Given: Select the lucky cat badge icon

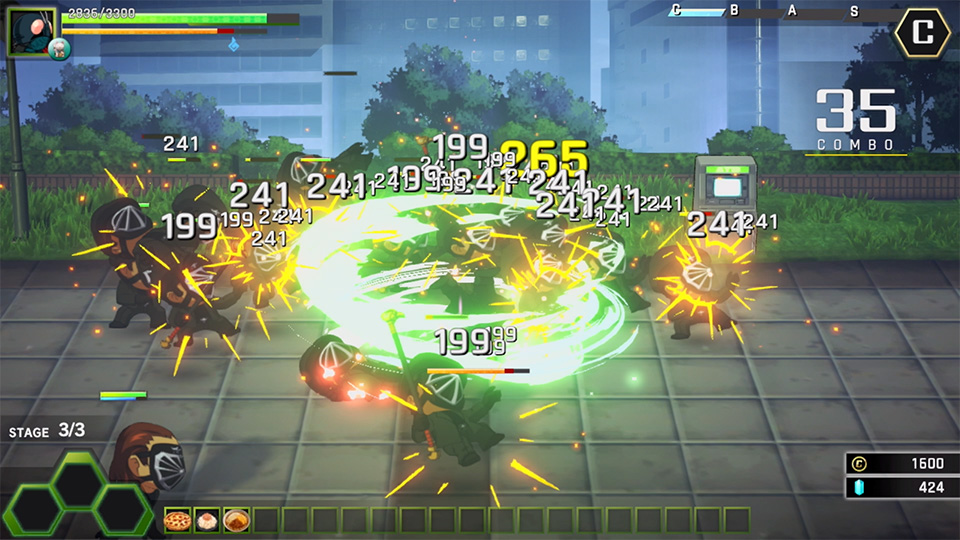Looking at the screenshot, I should point(59,49).
